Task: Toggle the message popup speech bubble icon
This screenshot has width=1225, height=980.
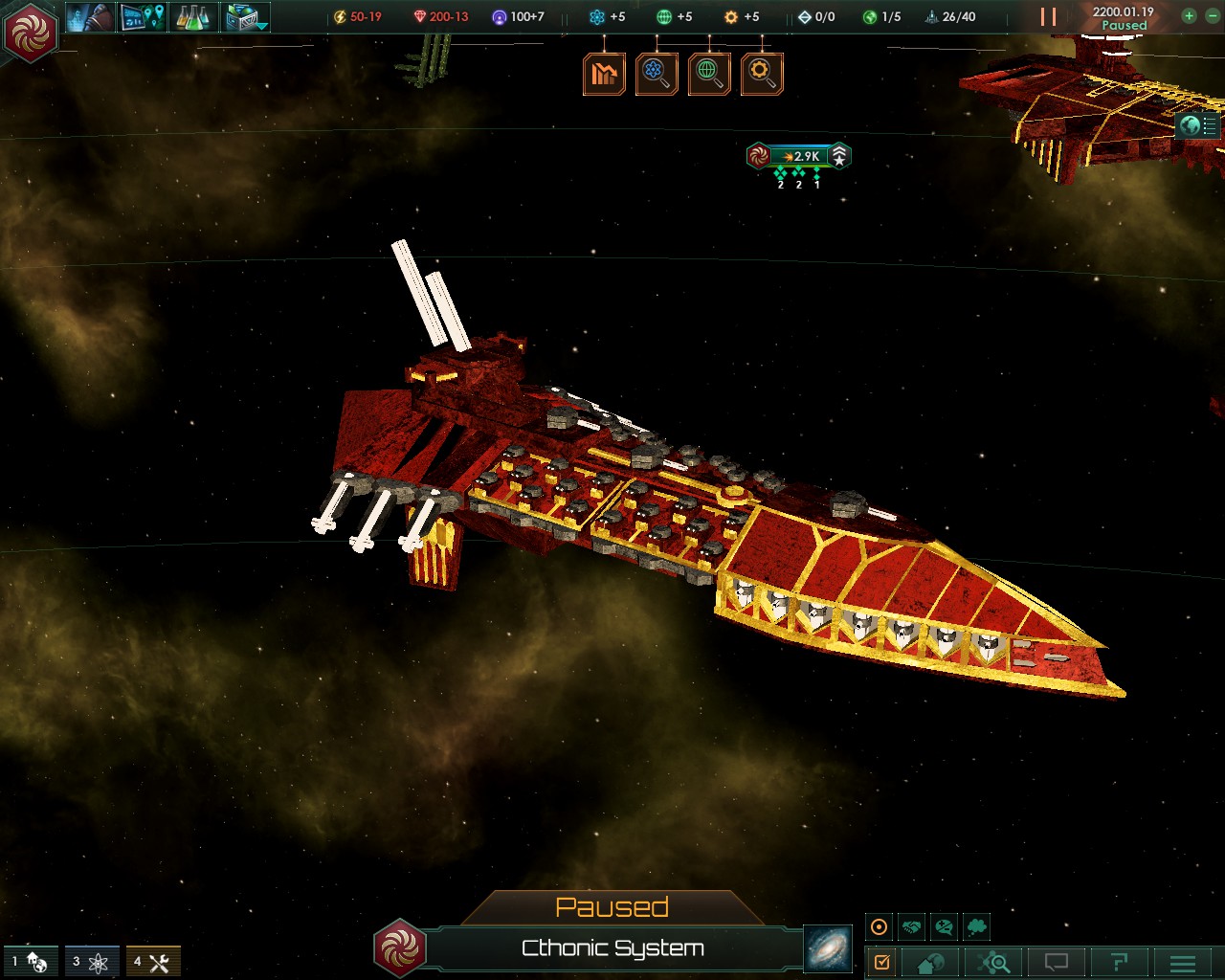Action: (1058, 963)
